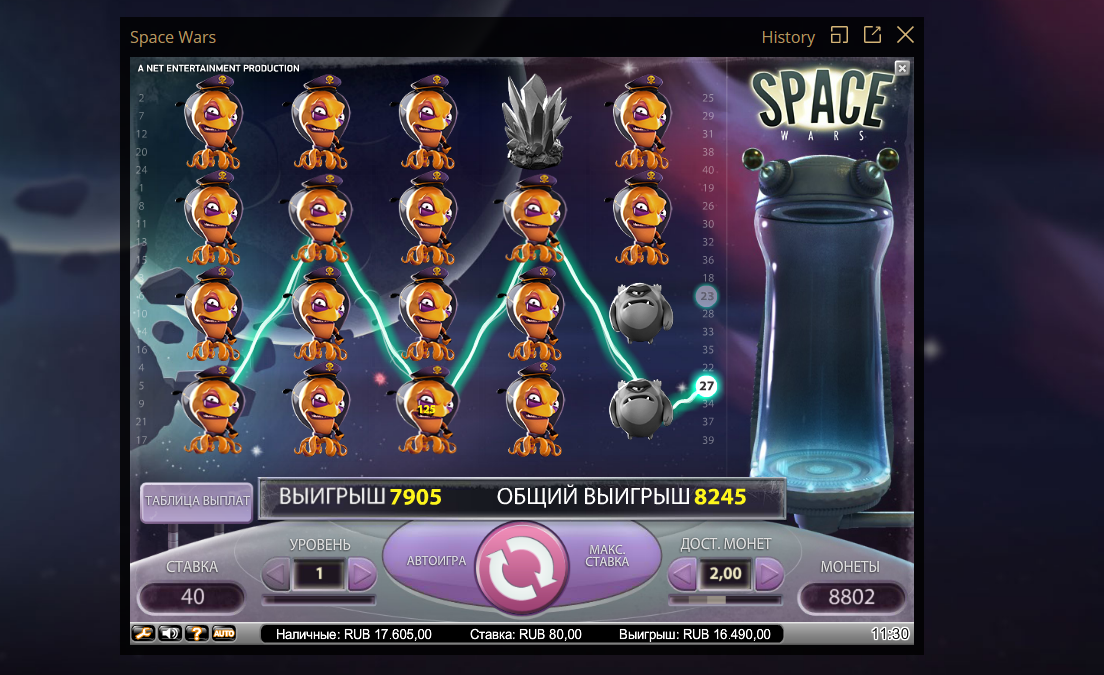Close the game with the grey X button
Image resolution: width=1104 pixels, height=675 pixels.
coord(902,68)
